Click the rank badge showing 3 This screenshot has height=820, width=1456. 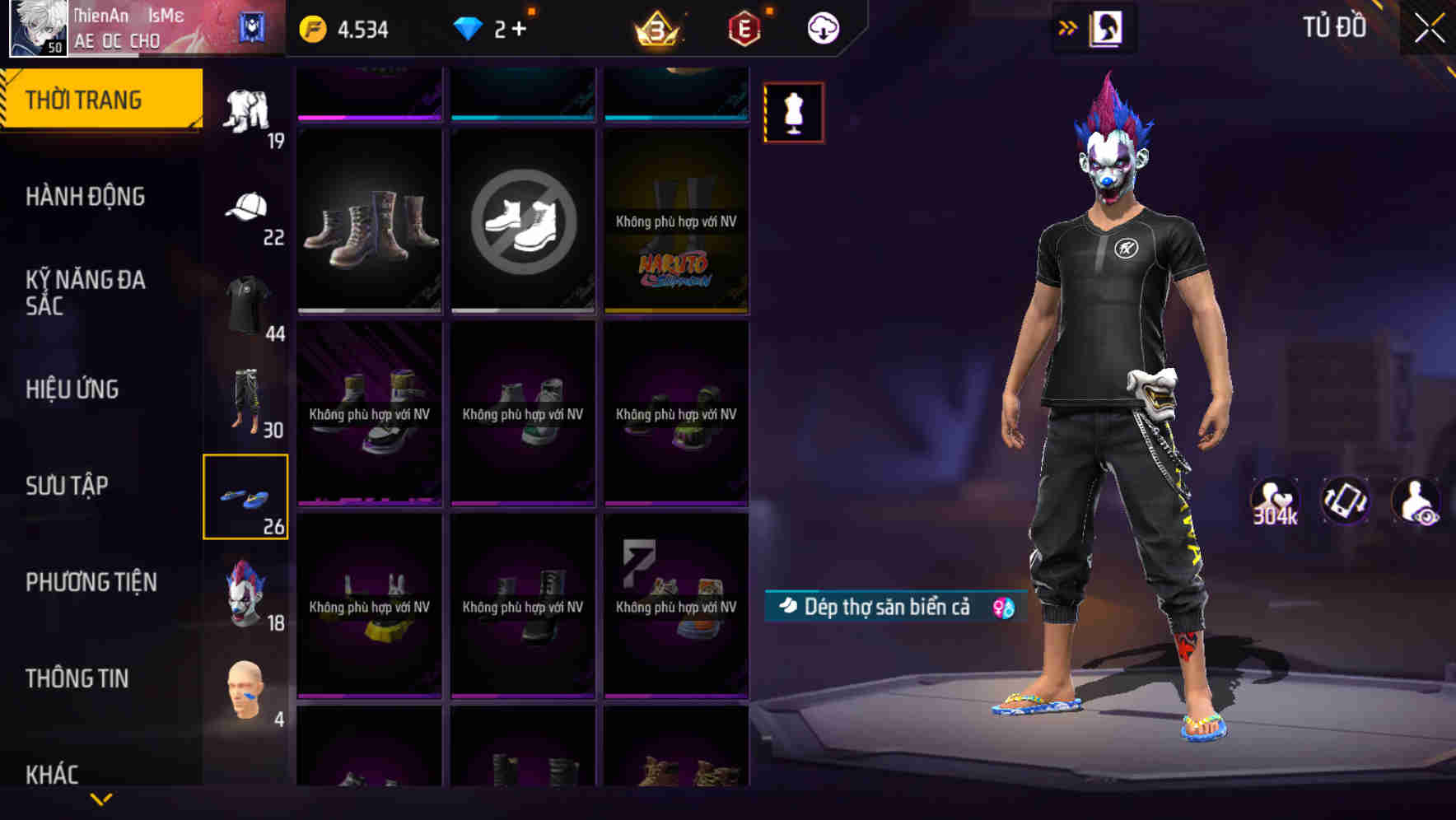click(x=655, y=27)
